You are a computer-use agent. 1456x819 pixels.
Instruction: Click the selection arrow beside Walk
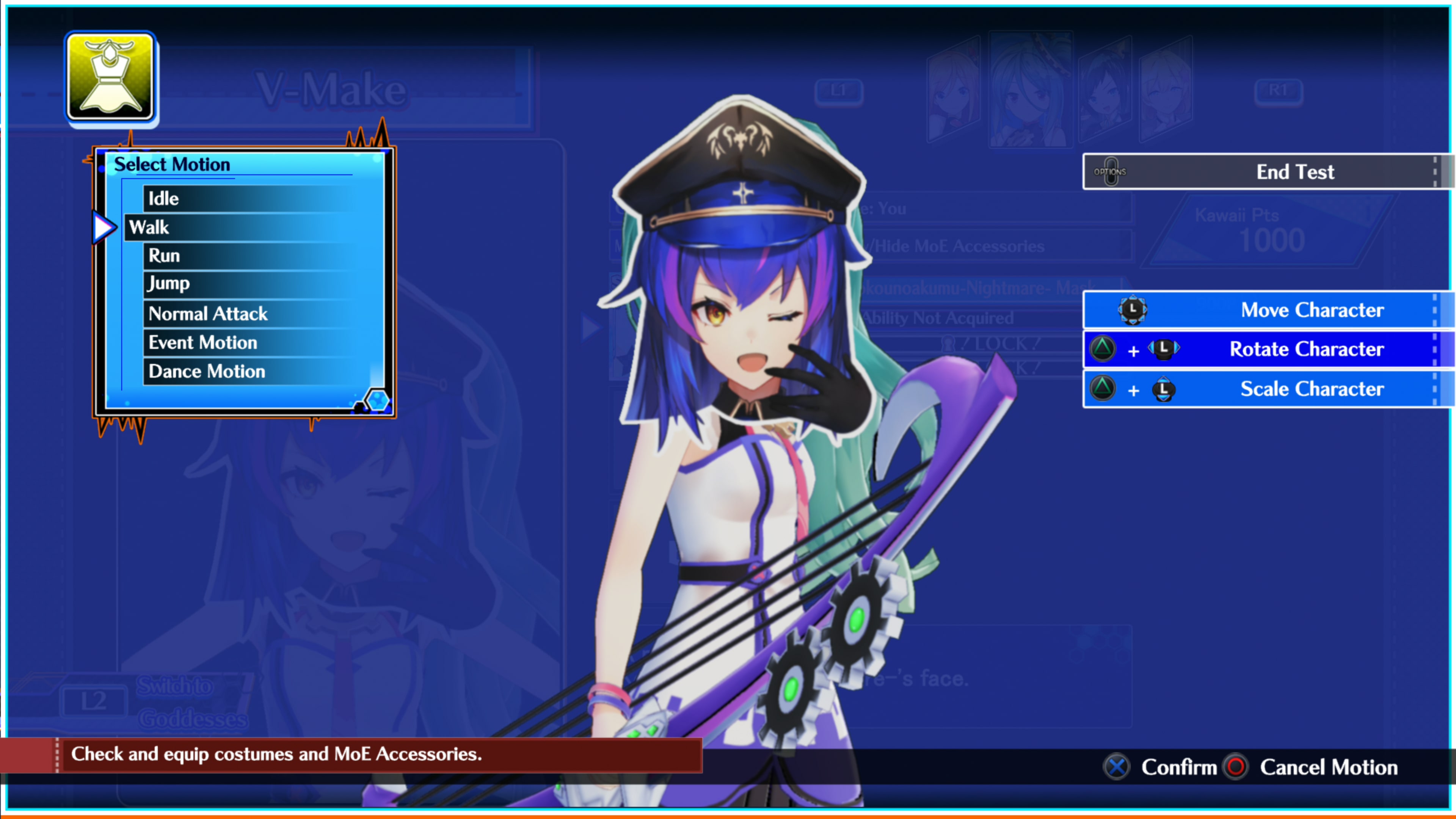coord(104,227)
